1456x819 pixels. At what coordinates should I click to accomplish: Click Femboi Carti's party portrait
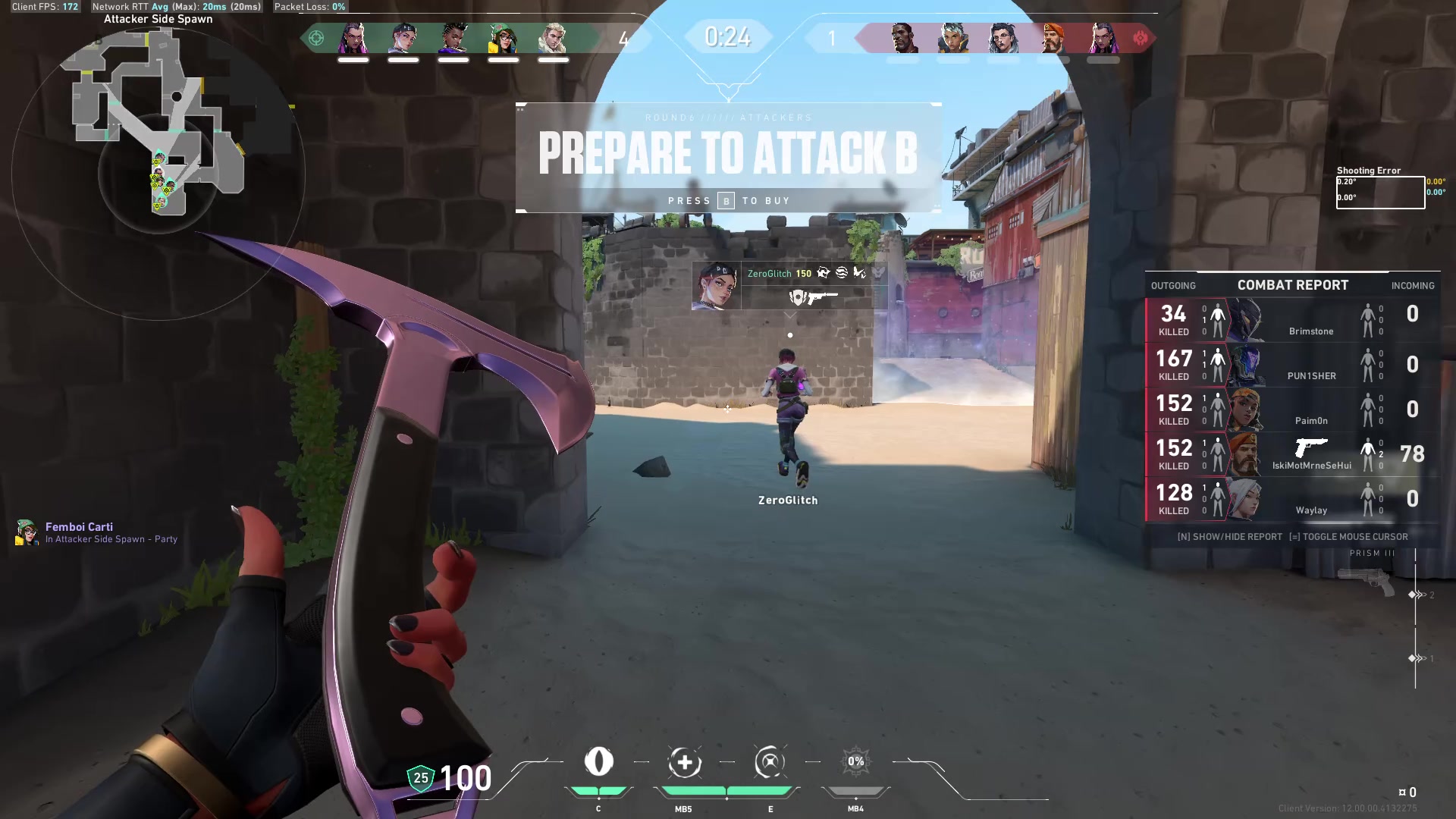click(27, 532)
